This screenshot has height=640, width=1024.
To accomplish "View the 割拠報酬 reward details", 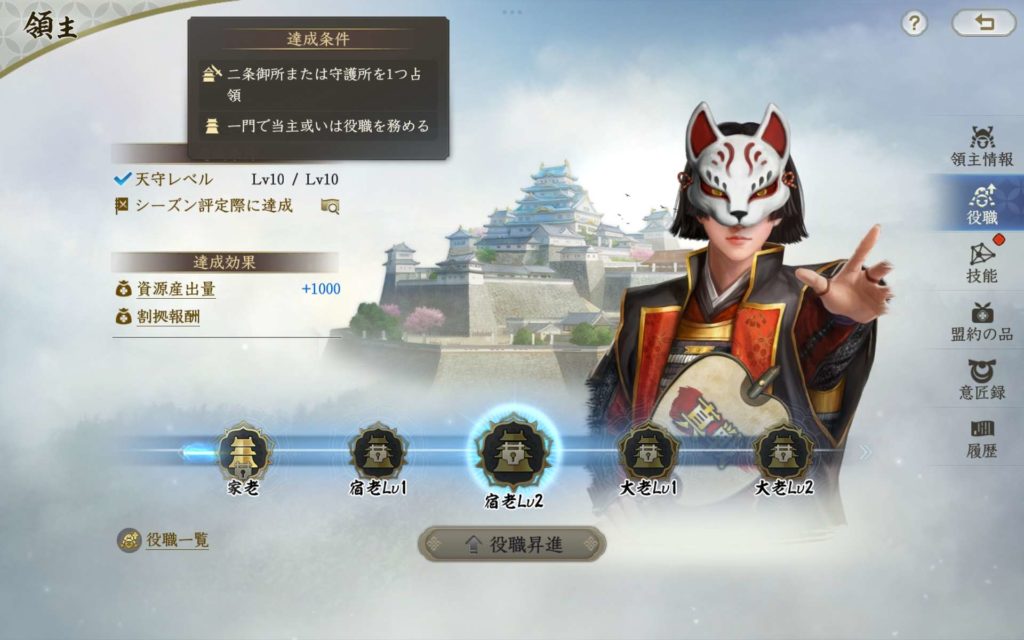I will click(169, 317).
